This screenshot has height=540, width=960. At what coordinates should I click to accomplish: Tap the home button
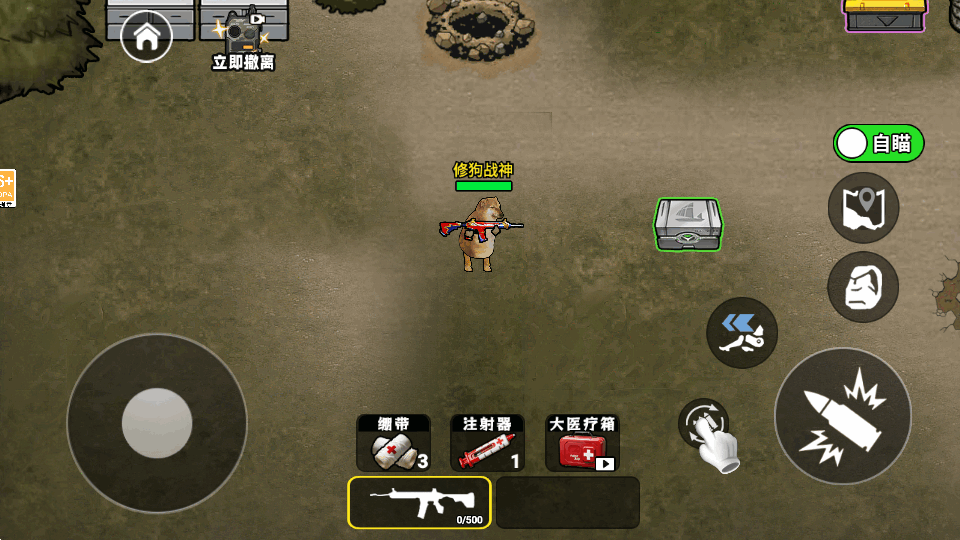146,38
